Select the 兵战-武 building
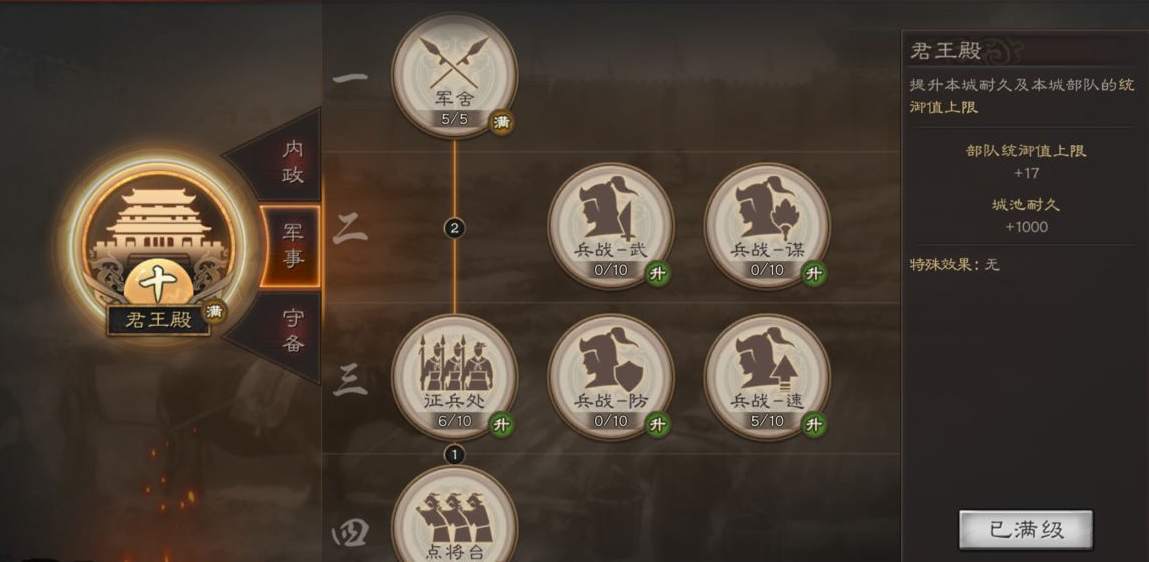 click(610, 225)
